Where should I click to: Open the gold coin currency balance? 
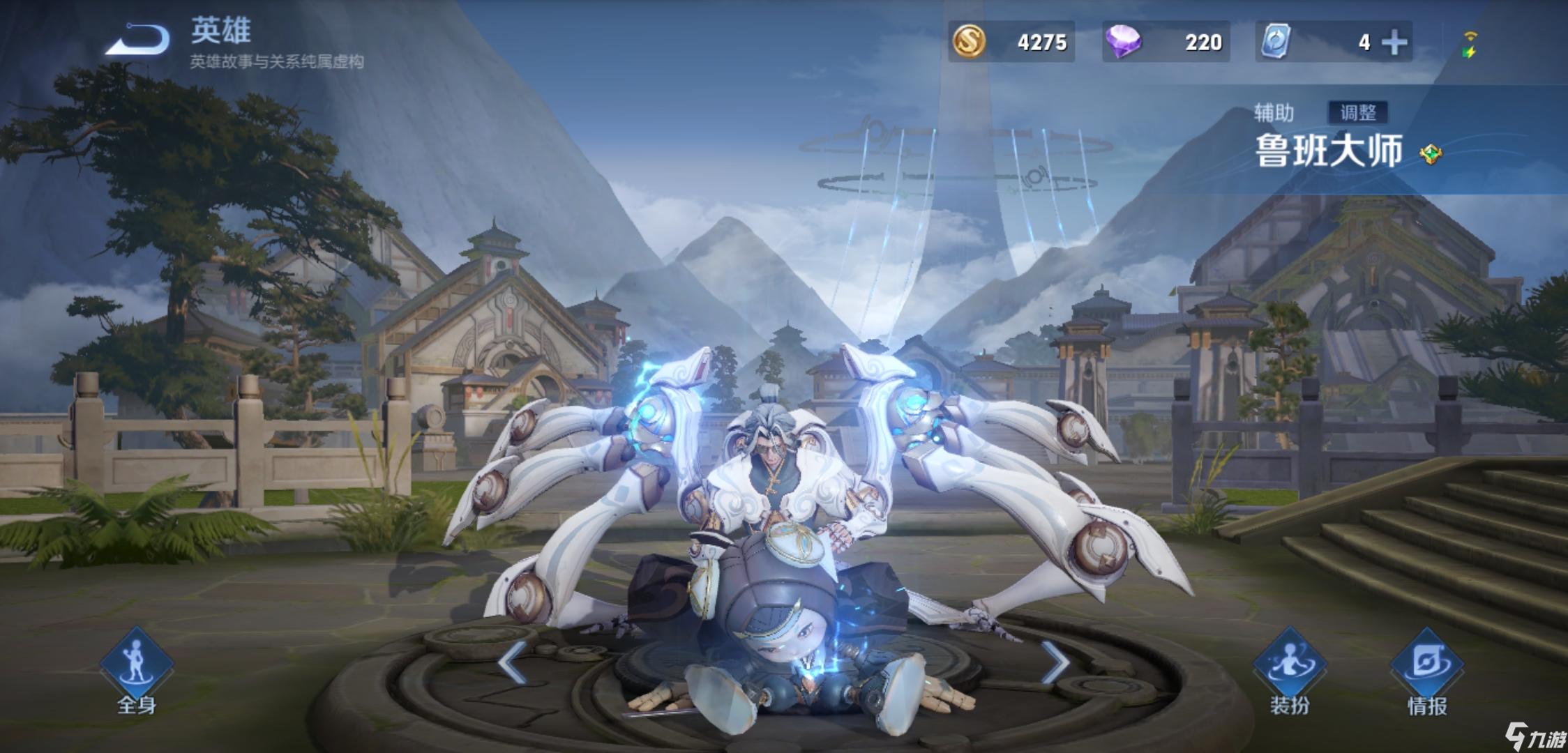click(1011, 42)
